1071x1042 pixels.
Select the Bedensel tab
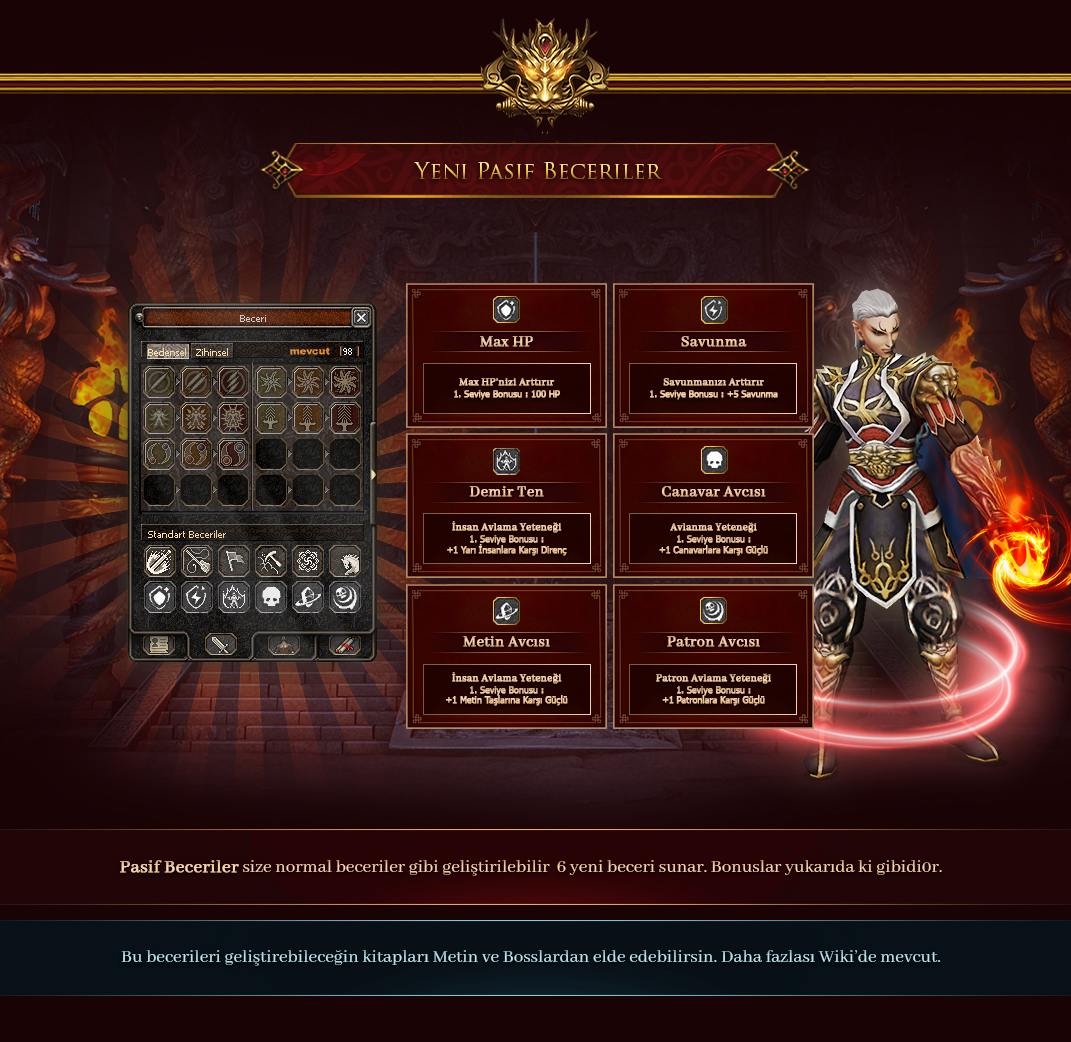pos(167,352)
